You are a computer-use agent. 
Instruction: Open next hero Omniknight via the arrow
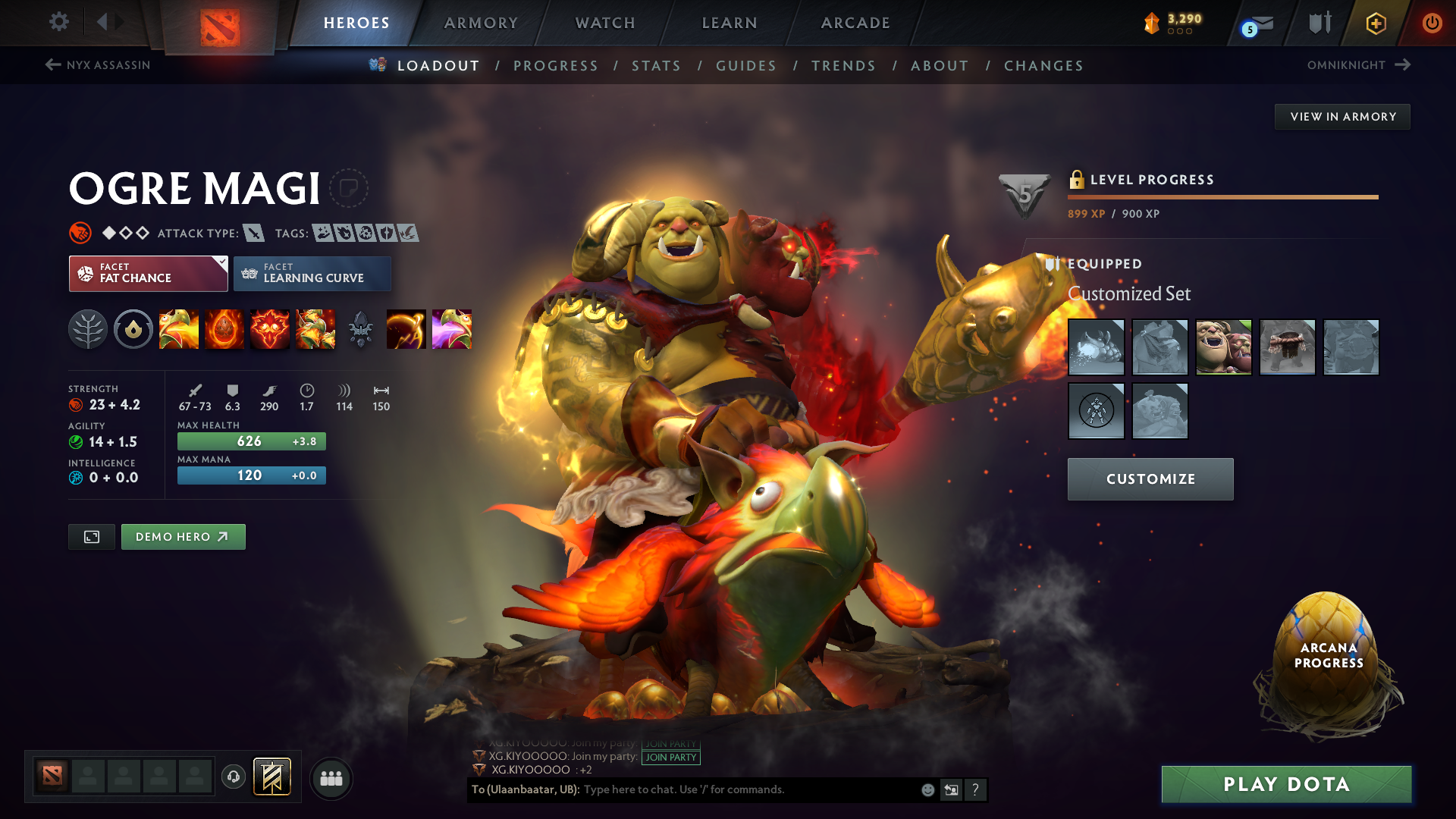point(1402,65)
